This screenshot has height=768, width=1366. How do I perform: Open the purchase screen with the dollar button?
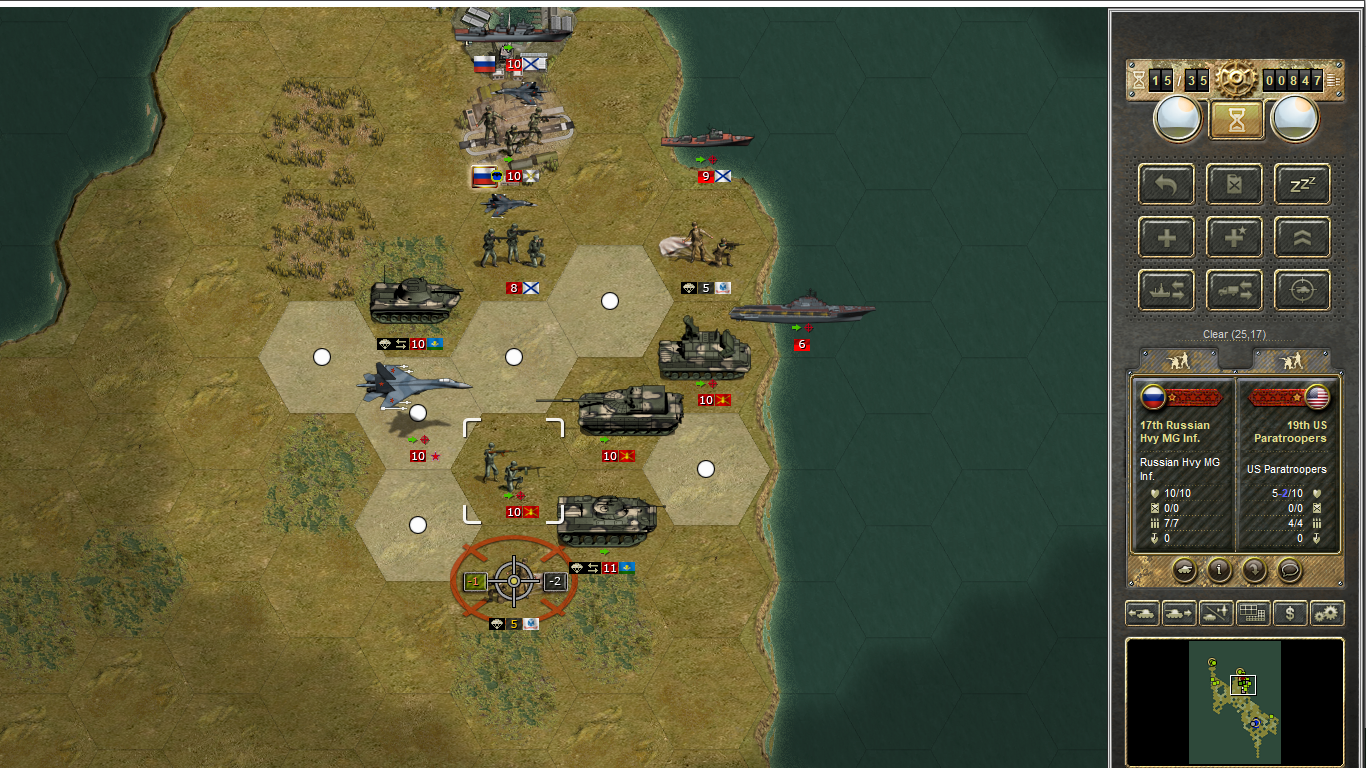pos(1290,613)
